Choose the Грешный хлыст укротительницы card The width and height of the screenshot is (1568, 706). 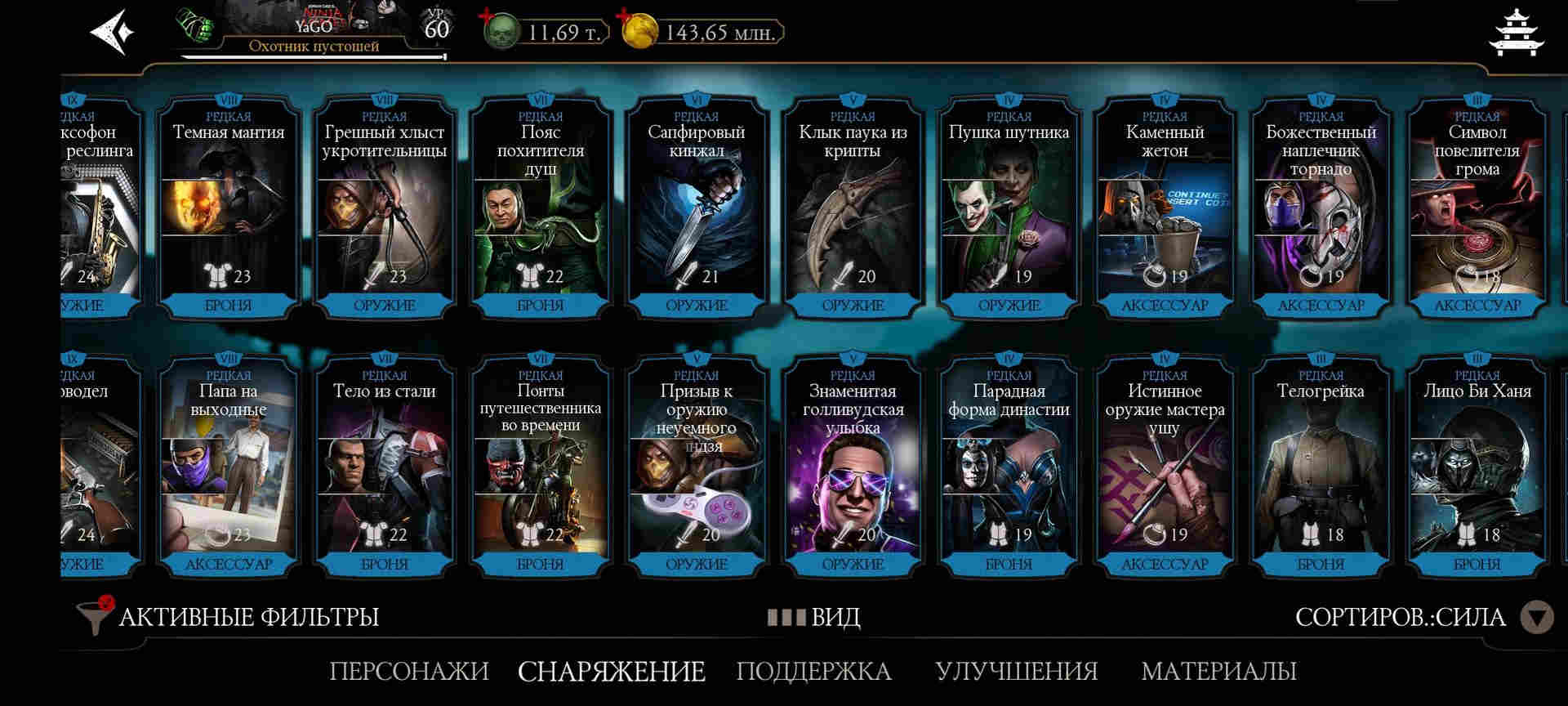[385, 208]
